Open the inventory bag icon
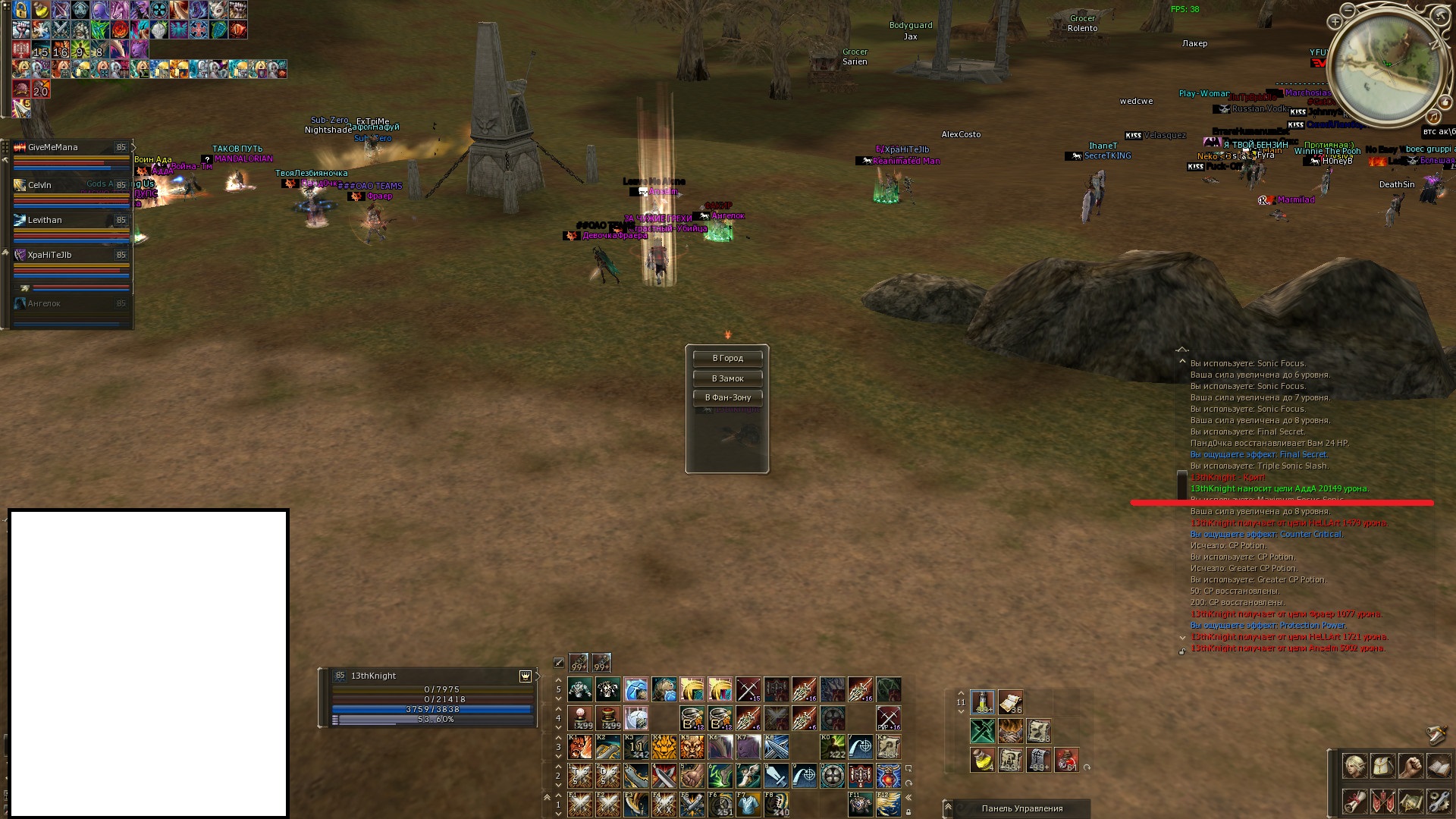 (x=1382, y=766)
